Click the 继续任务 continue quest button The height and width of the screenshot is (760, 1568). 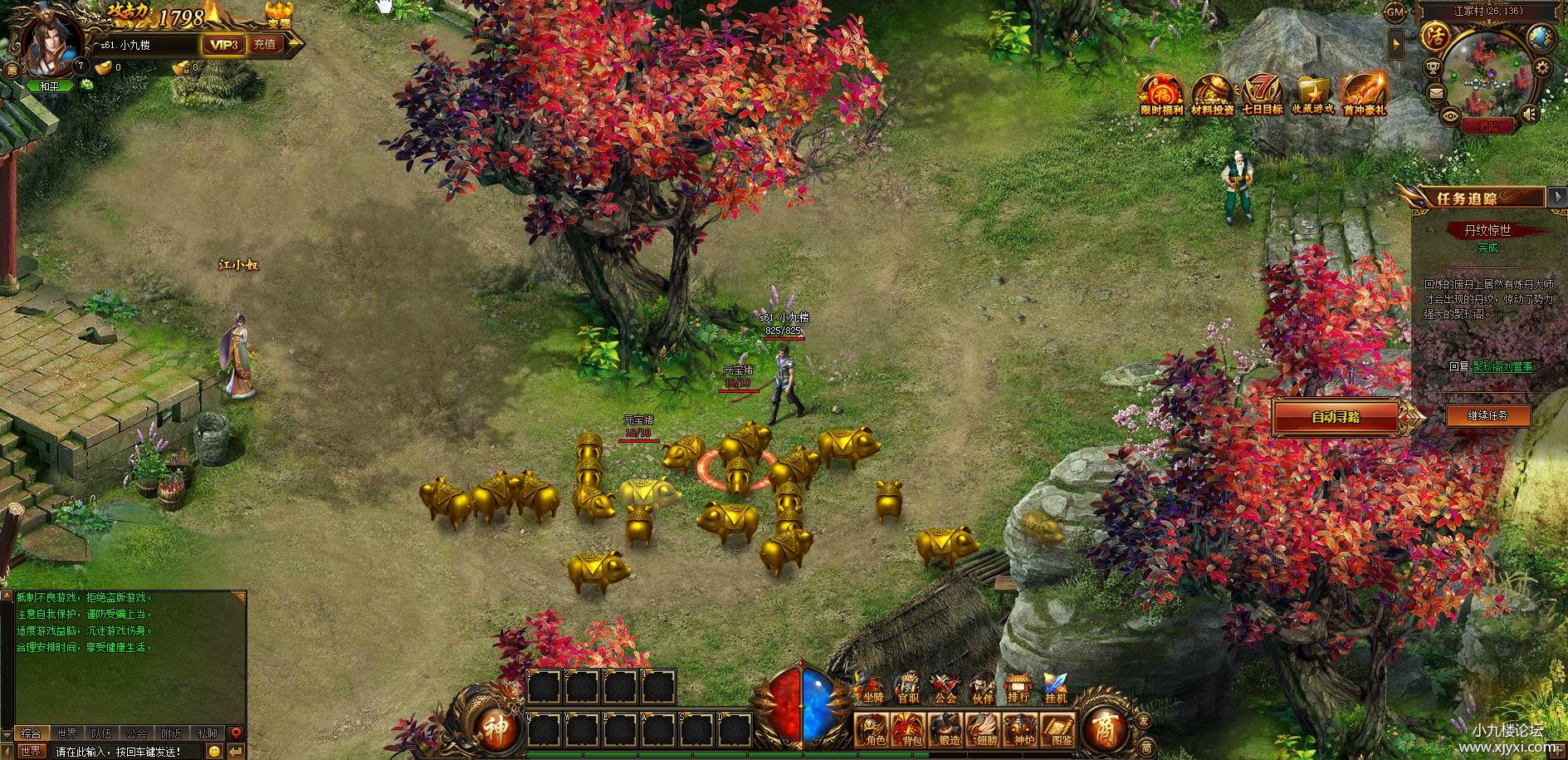coord(1487,415)
